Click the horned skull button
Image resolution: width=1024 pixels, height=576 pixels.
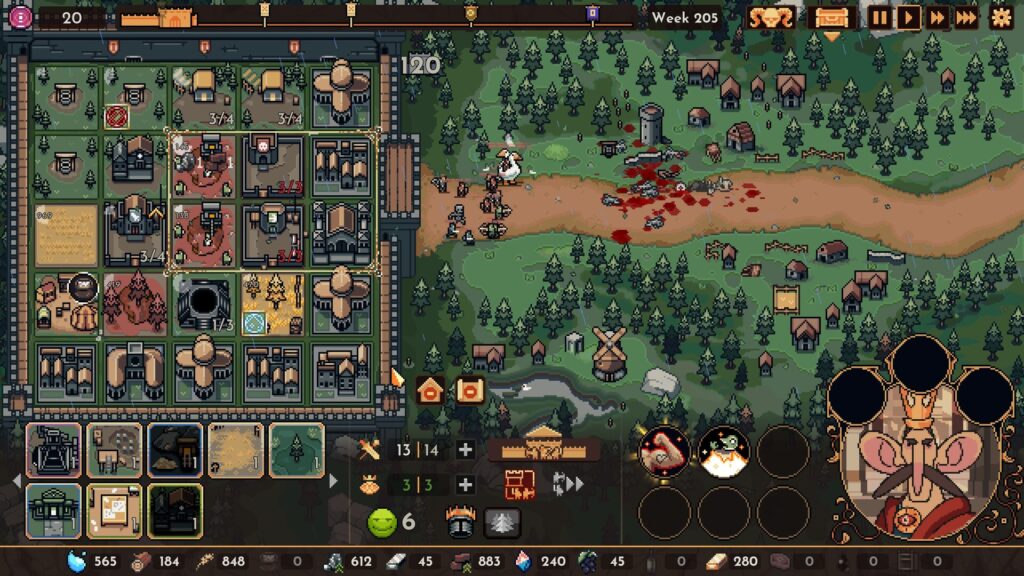pyautogui.click(x=771, y=17)
